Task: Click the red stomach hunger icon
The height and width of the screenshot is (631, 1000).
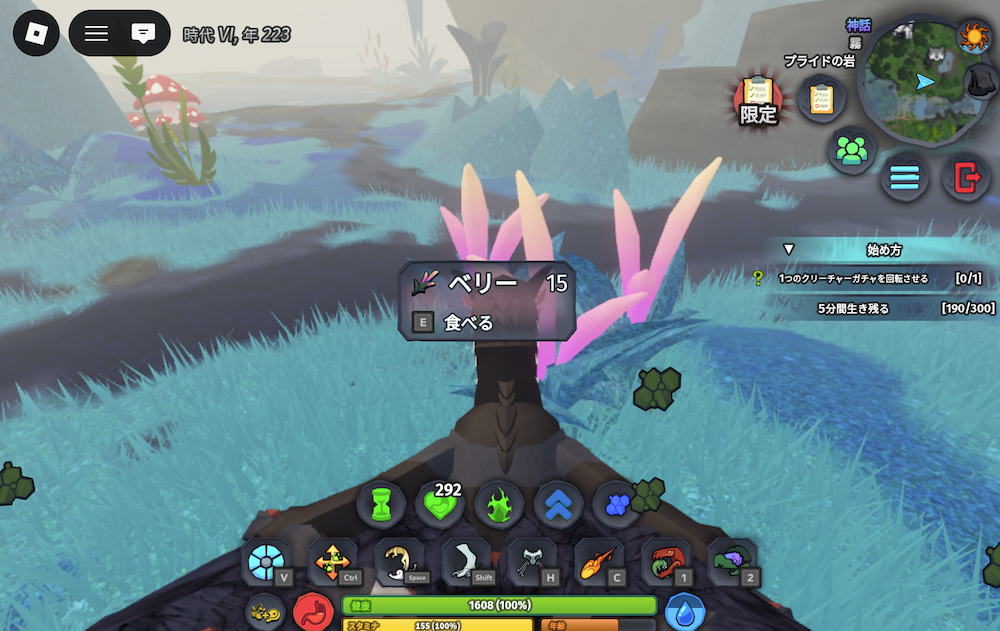Action: click(x=313, y=612)
